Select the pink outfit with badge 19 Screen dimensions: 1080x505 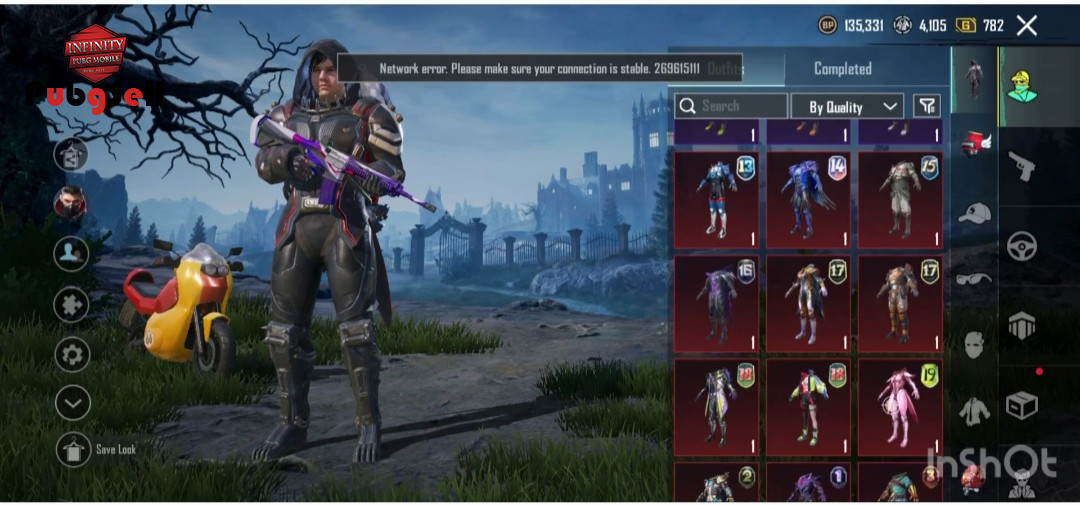point(900,408)
